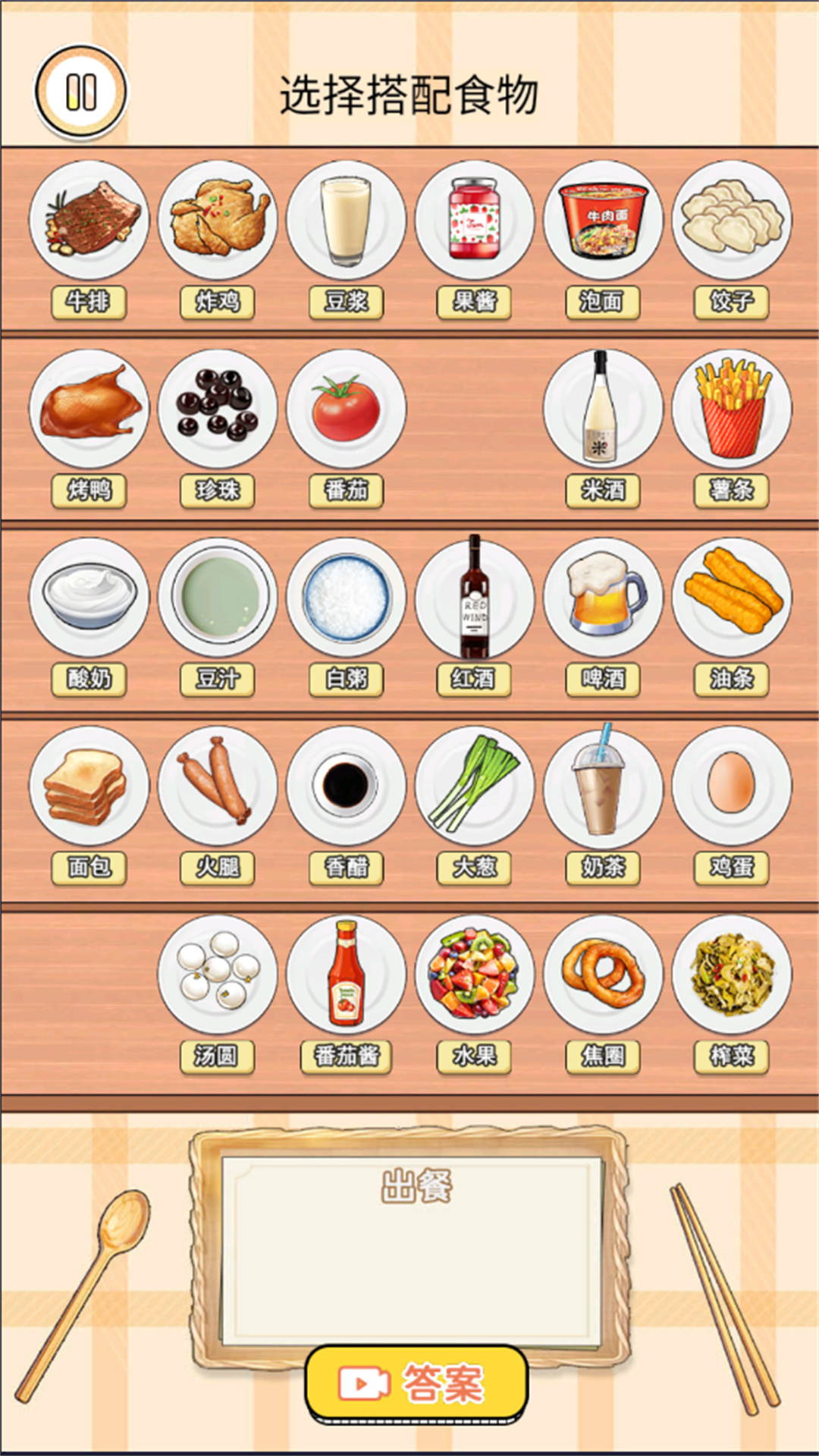Pick the 焦圈 fried rings plate
819x1456 pixels.
(x=603, y=975)
